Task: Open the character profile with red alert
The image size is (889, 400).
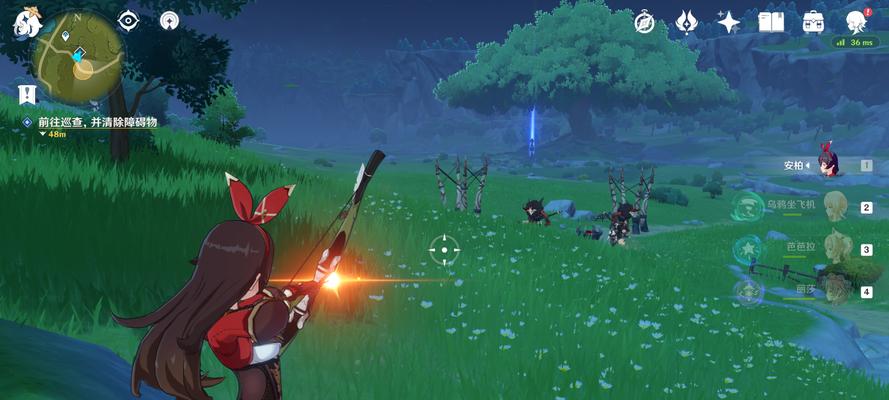Action: coord(856,21)
